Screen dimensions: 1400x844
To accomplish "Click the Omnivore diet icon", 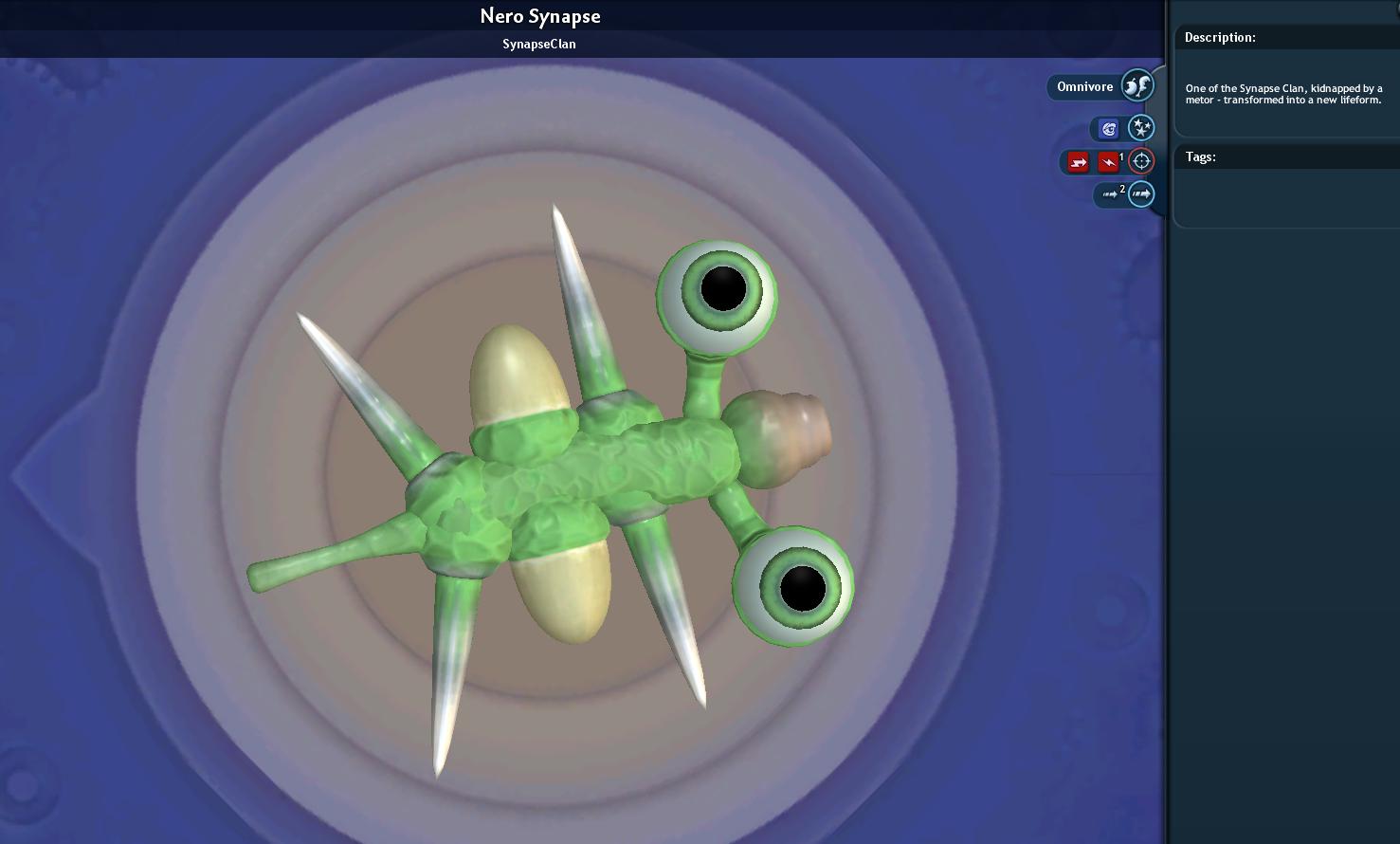I will [1136, 86].
